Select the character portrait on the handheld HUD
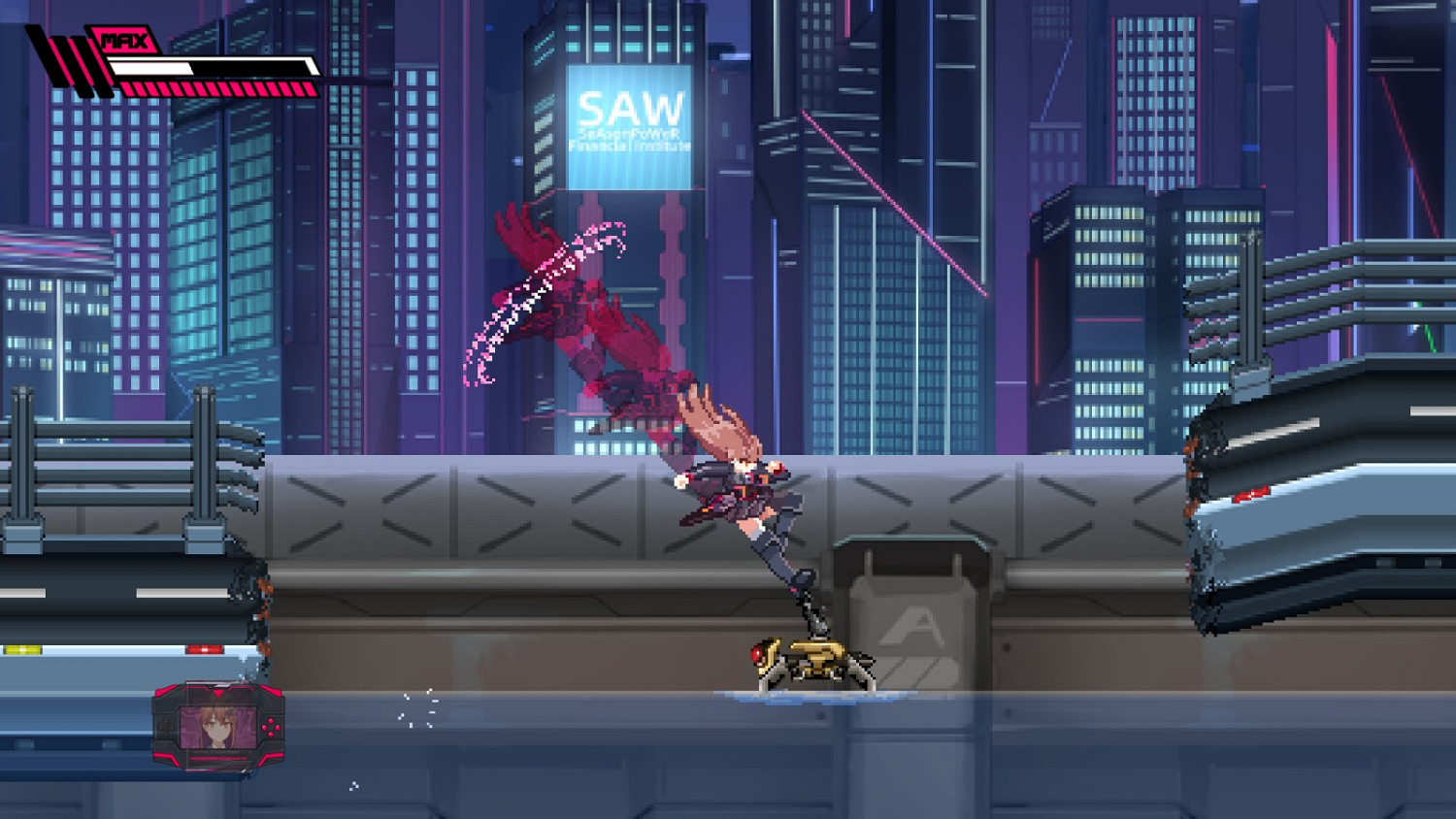1456x819 pixels. coord(216,726)
